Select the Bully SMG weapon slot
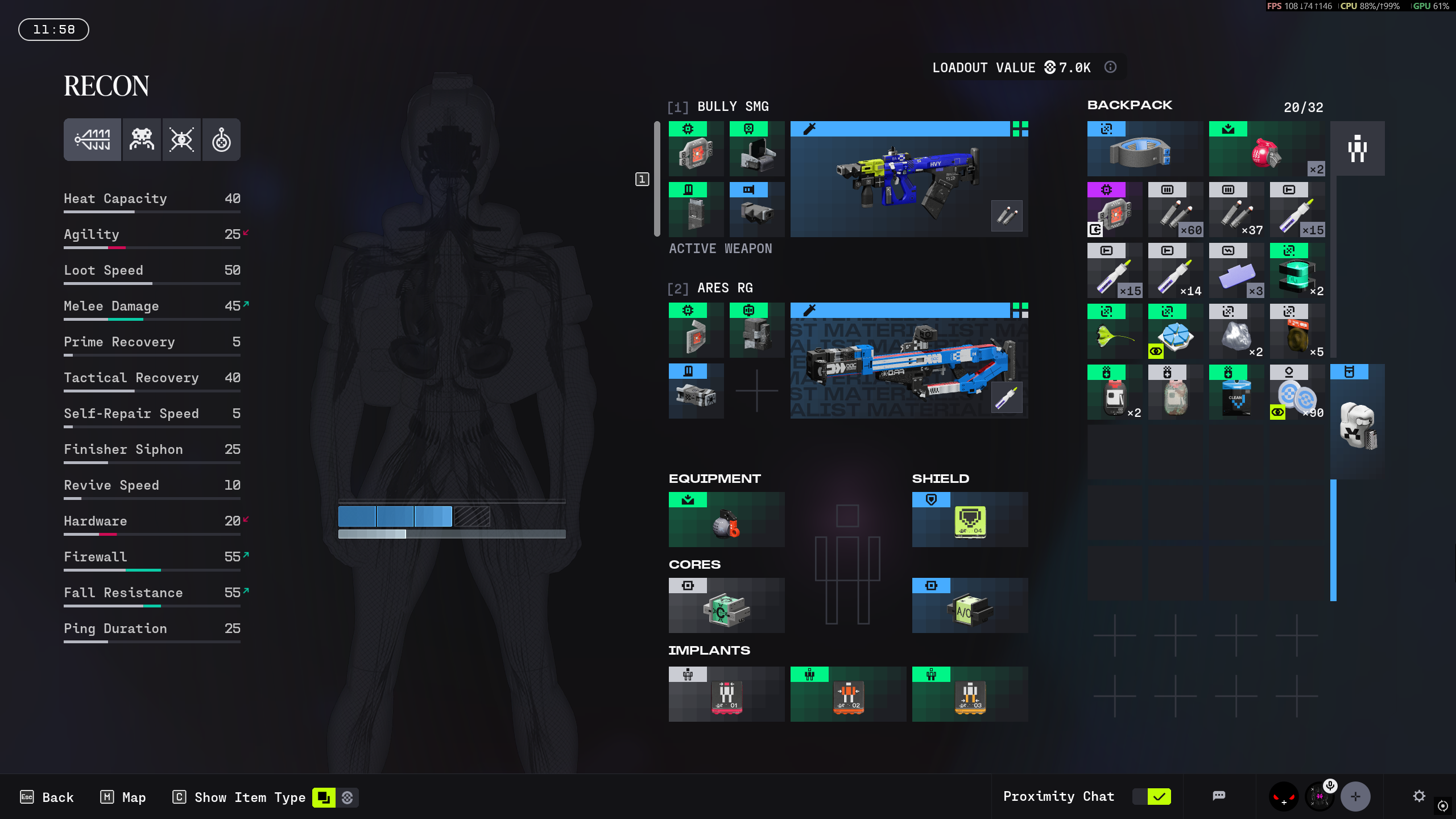This screenshot has height=819, width=1456. [x=908, y=179]
